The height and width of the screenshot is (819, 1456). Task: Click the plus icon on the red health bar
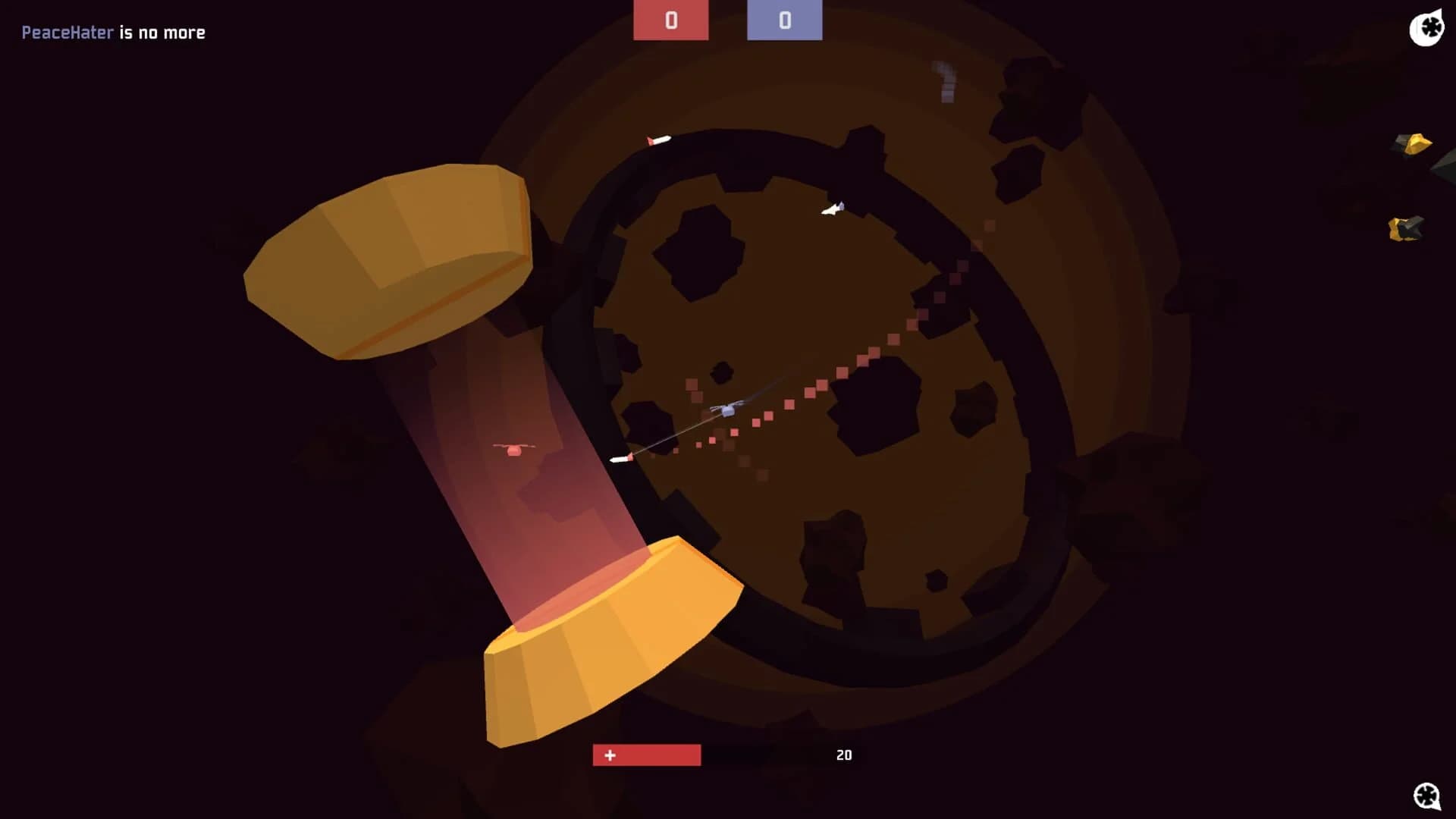[x=609, y=755]
